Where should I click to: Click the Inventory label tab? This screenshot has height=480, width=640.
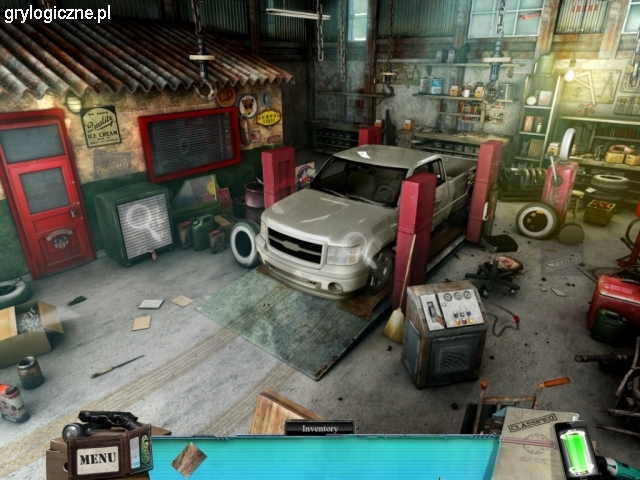point(319,427)
